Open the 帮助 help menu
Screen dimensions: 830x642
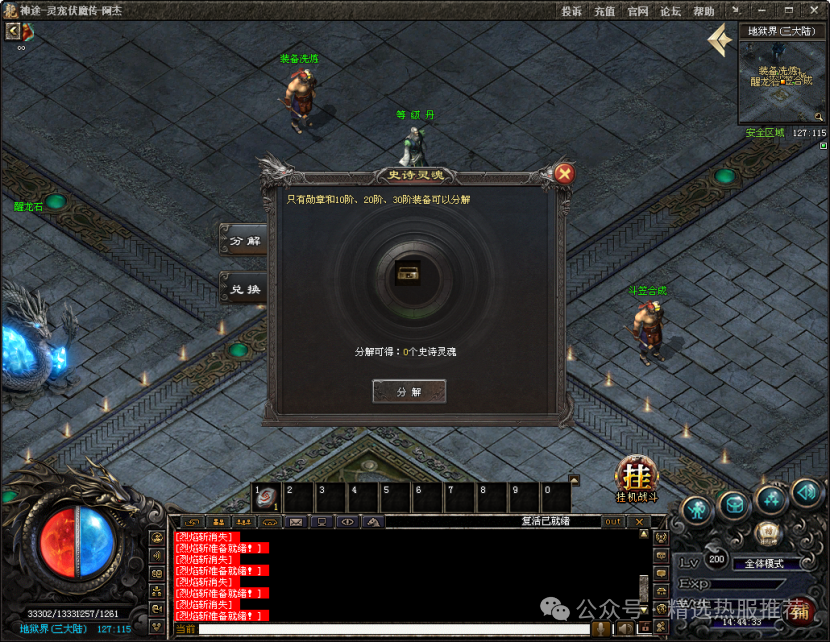click(703, 11)
